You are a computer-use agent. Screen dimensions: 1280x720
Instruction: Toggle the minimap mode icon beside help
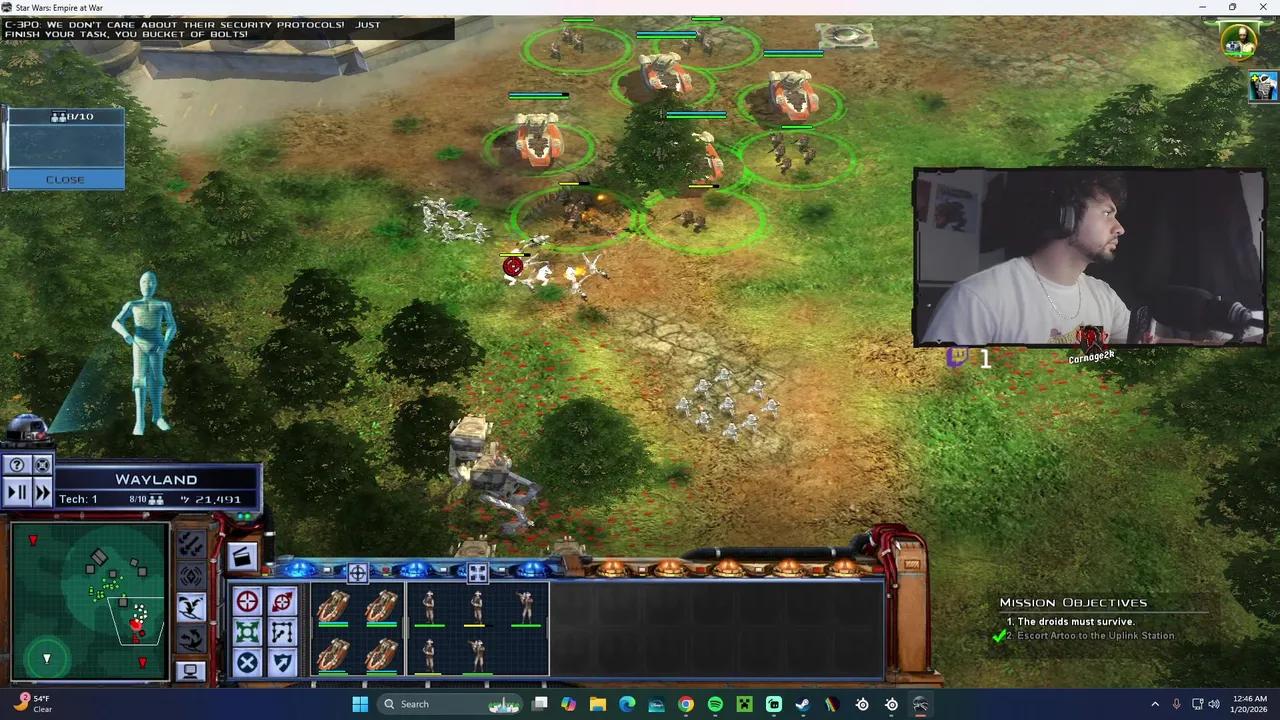point(42,464)
